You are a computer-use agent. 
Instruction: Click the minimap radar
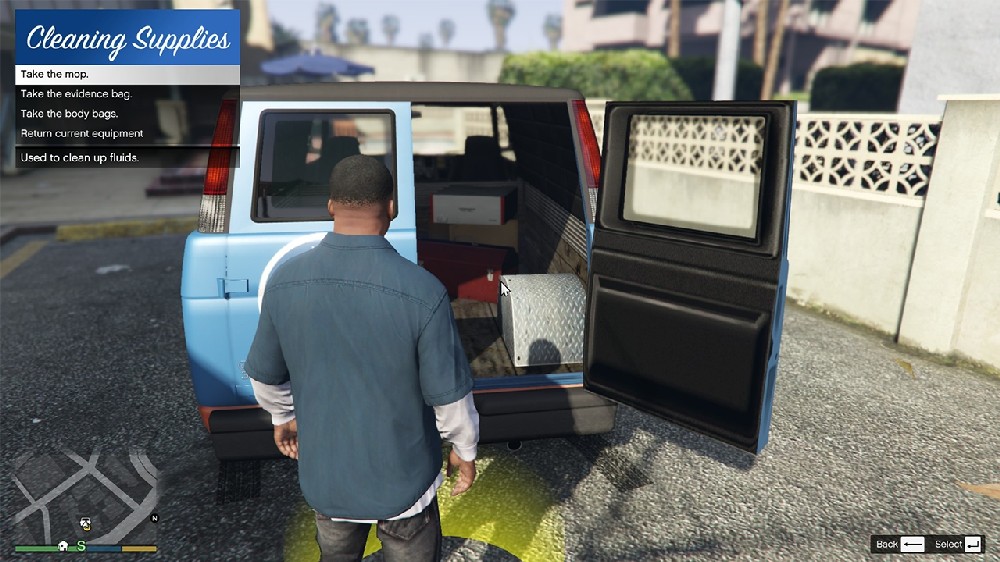tap(85, 494)
